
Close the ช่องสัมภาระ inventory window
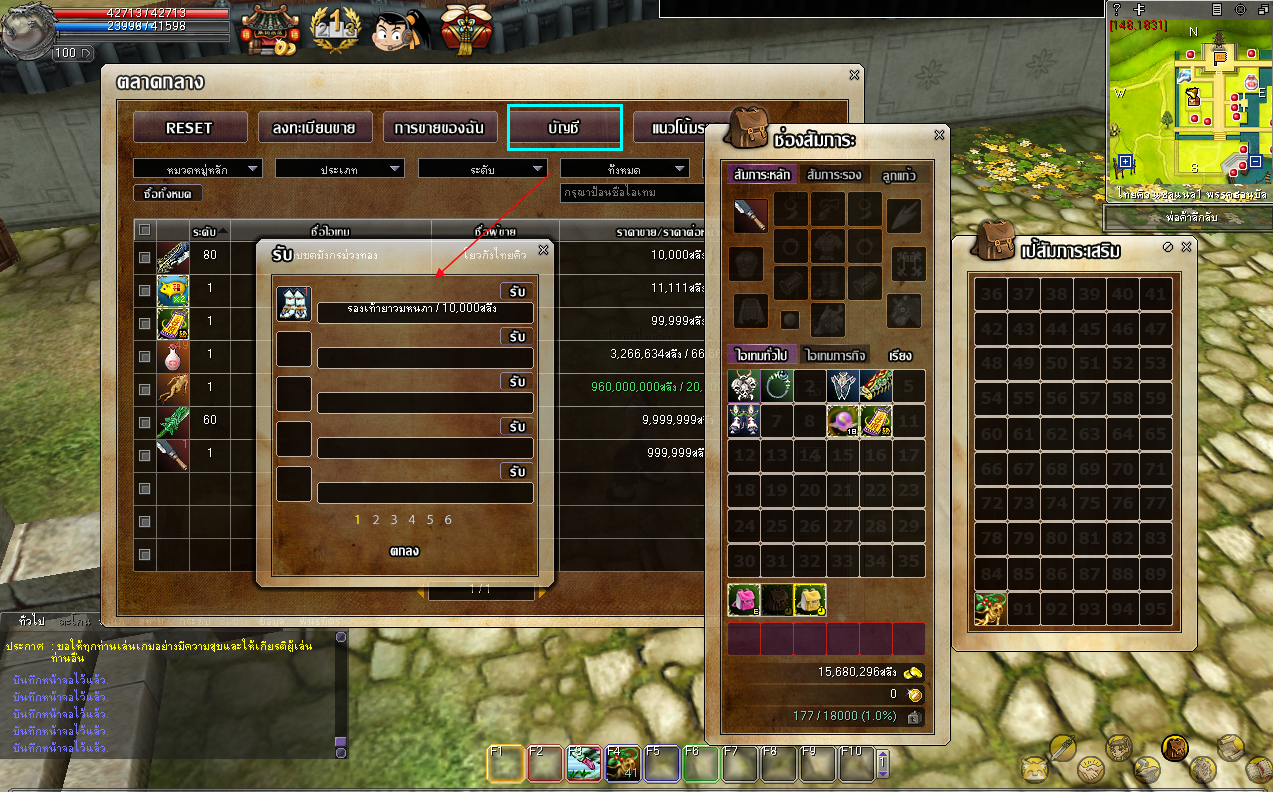[x=939, y=135]
